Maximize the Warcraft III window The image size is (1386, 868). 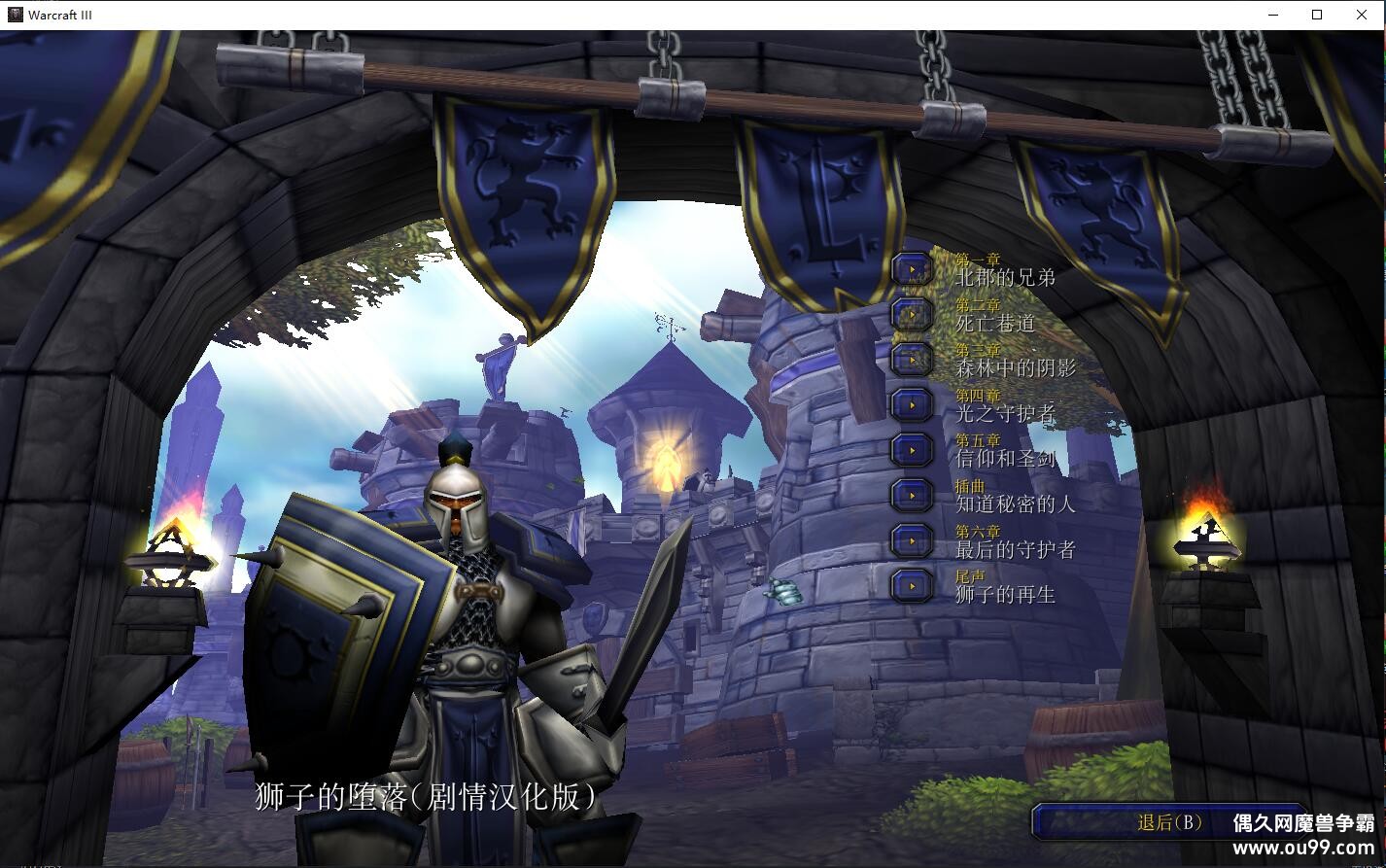[x=1318, y=15]
